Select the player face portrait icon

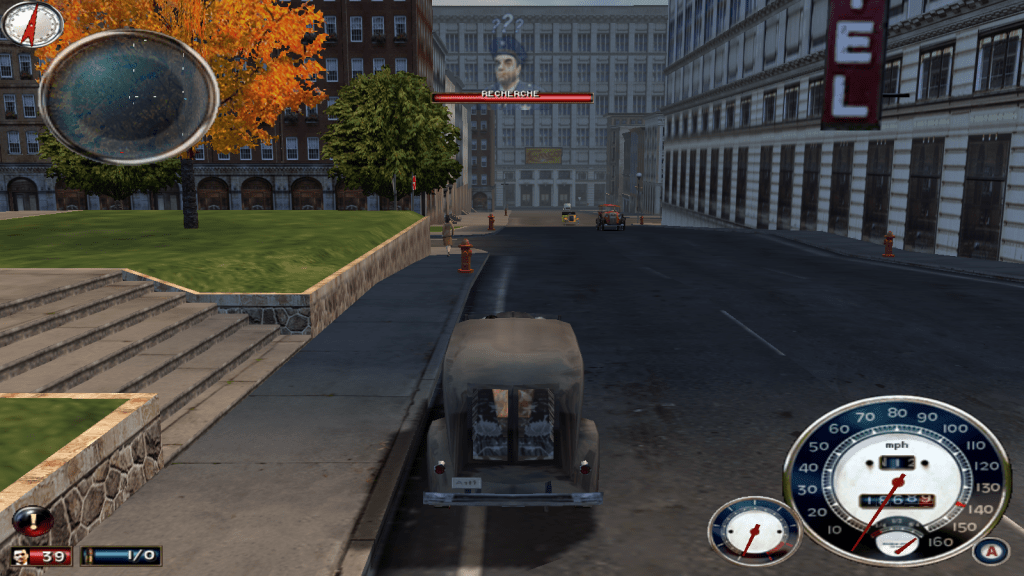(x=20, y=556)
